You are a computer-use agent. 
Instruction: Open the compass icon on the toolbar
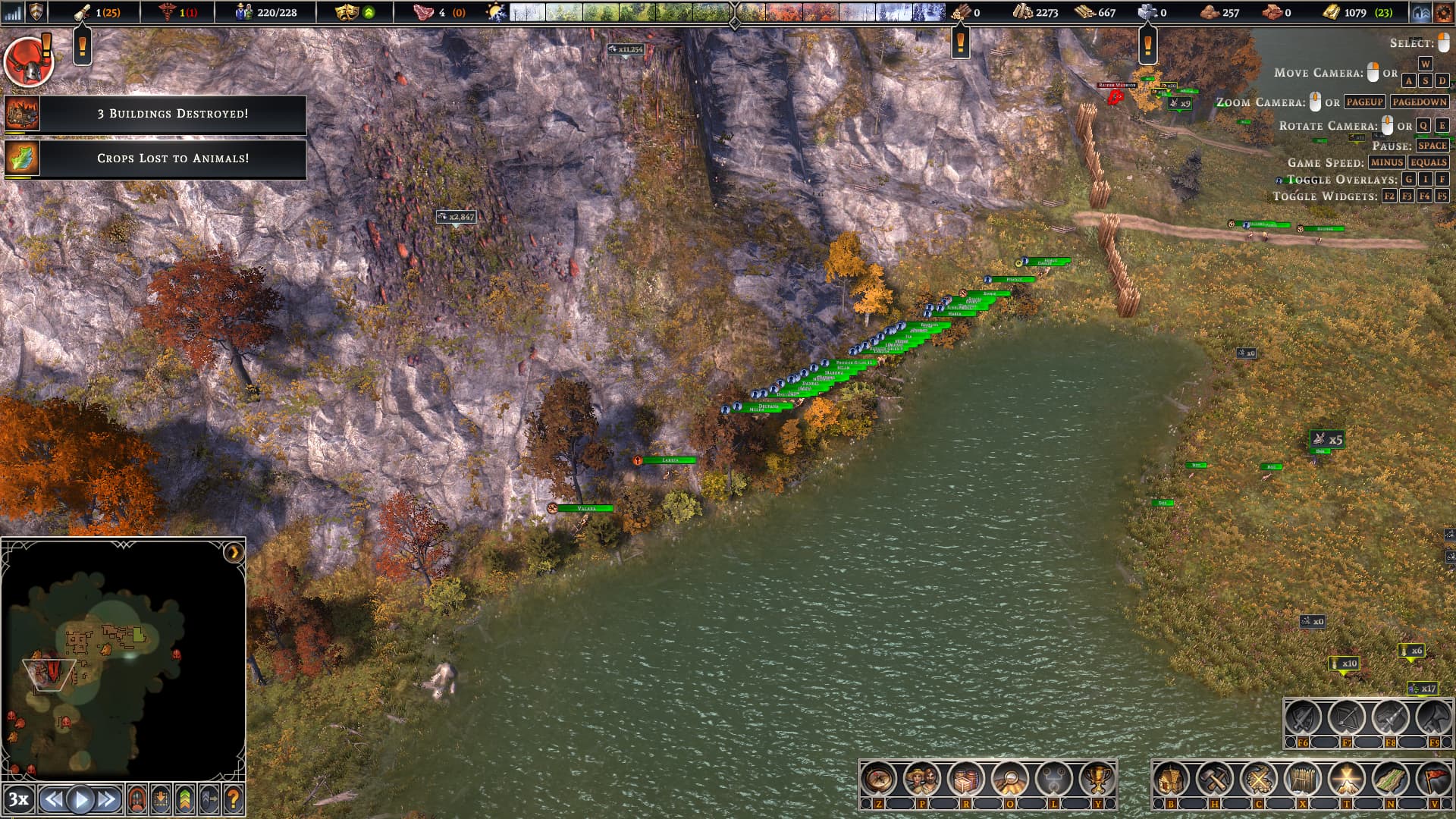tap(879, 779)
